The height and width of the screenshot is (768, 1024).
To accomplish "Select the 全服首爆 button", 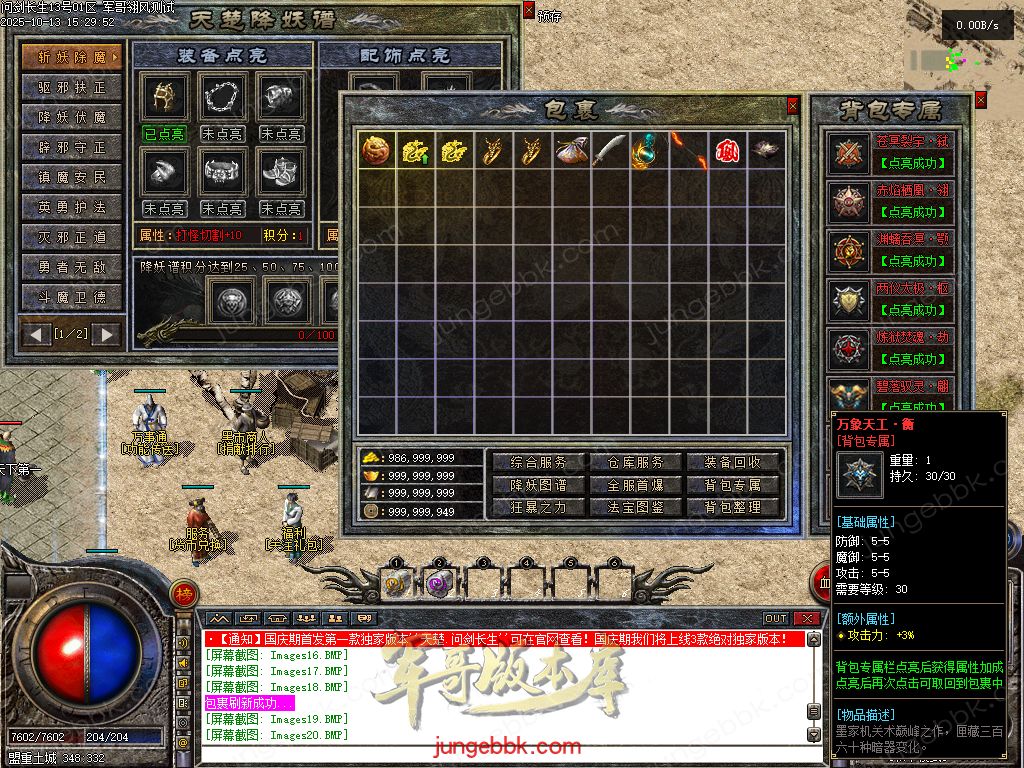I will (636, 485).
